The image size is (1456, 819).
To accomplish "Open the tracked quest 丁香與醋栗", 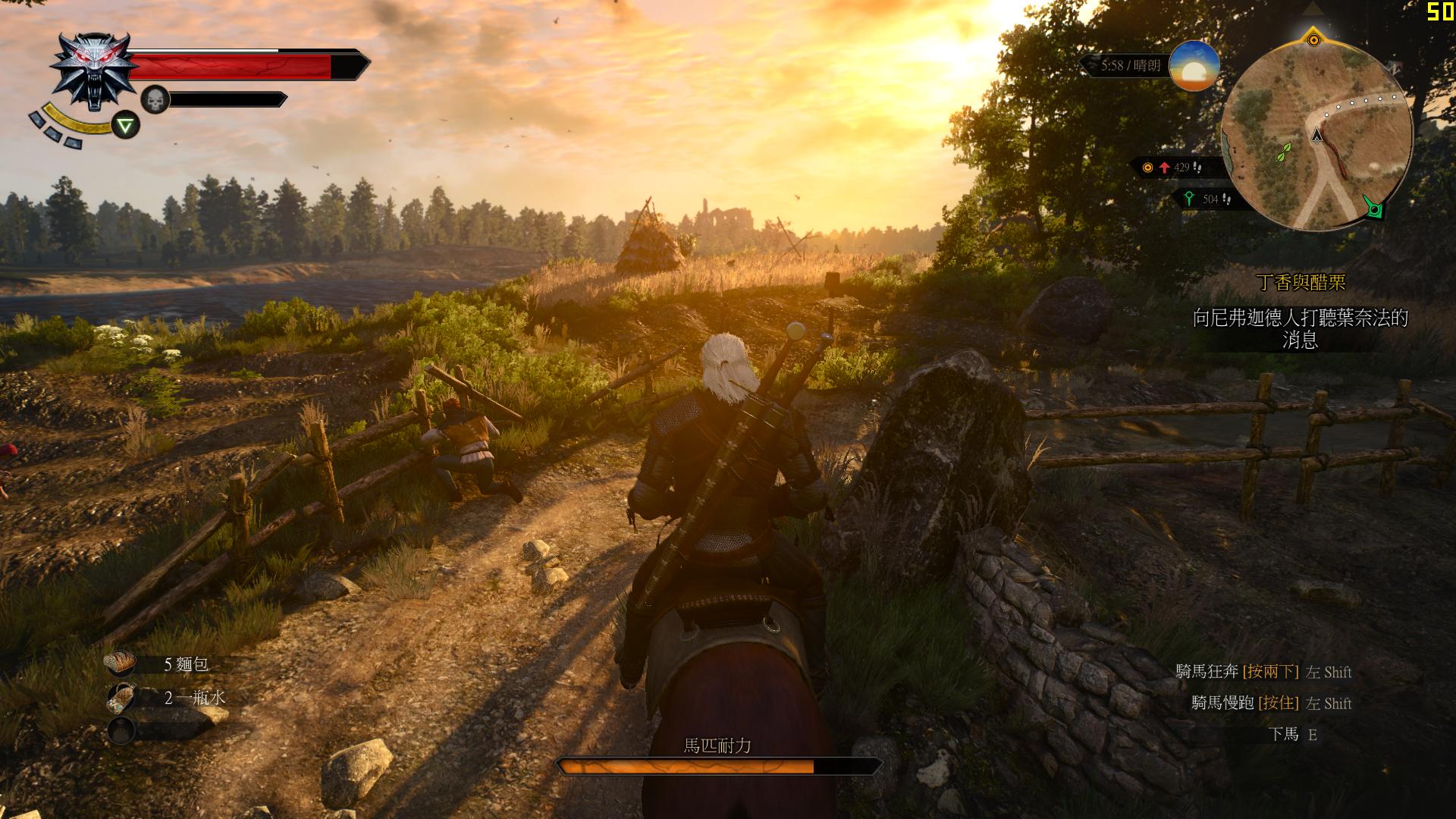I will (x=1301, y=283).
